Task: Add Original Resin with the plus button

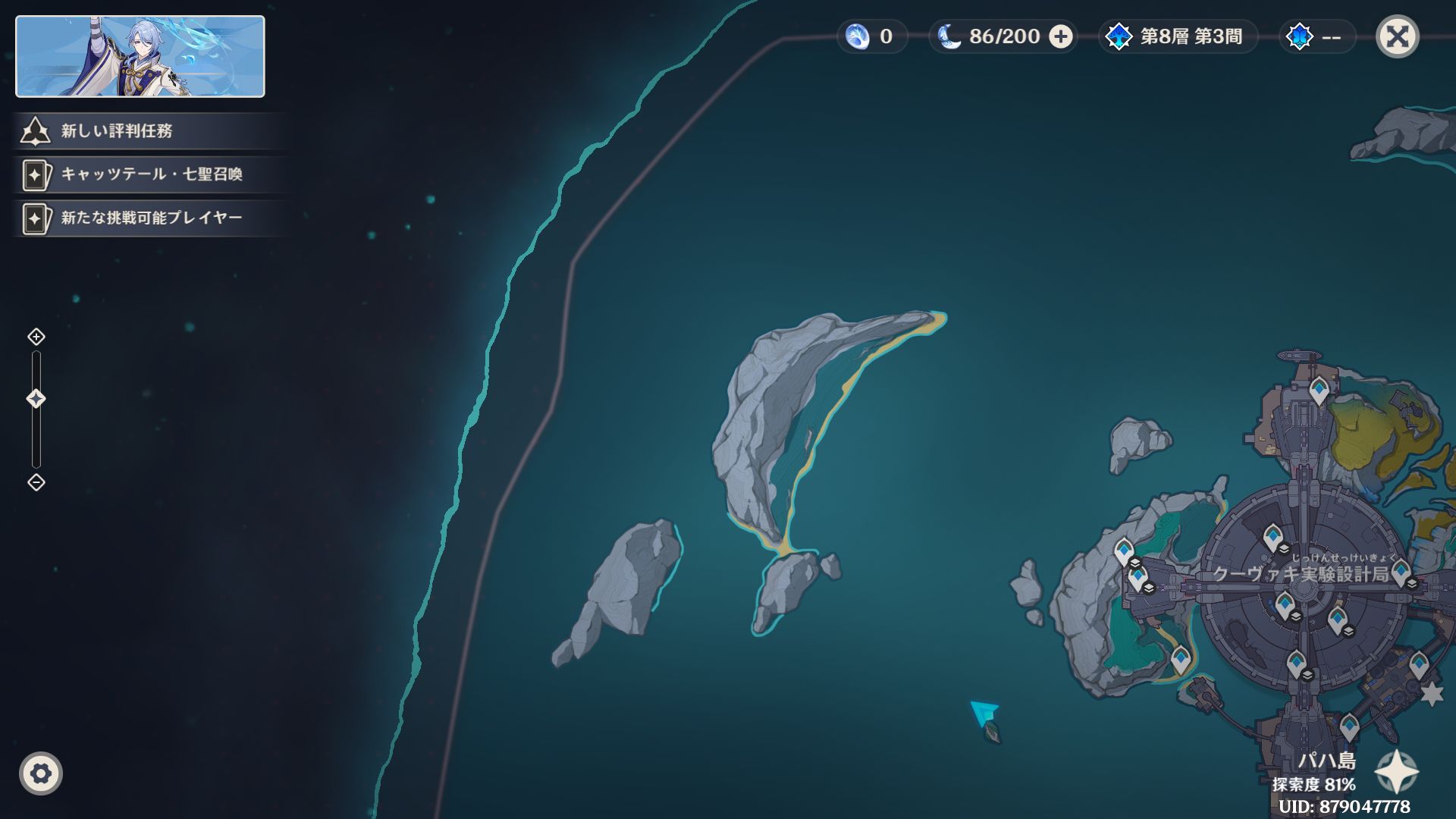Action: (1061, 36)
